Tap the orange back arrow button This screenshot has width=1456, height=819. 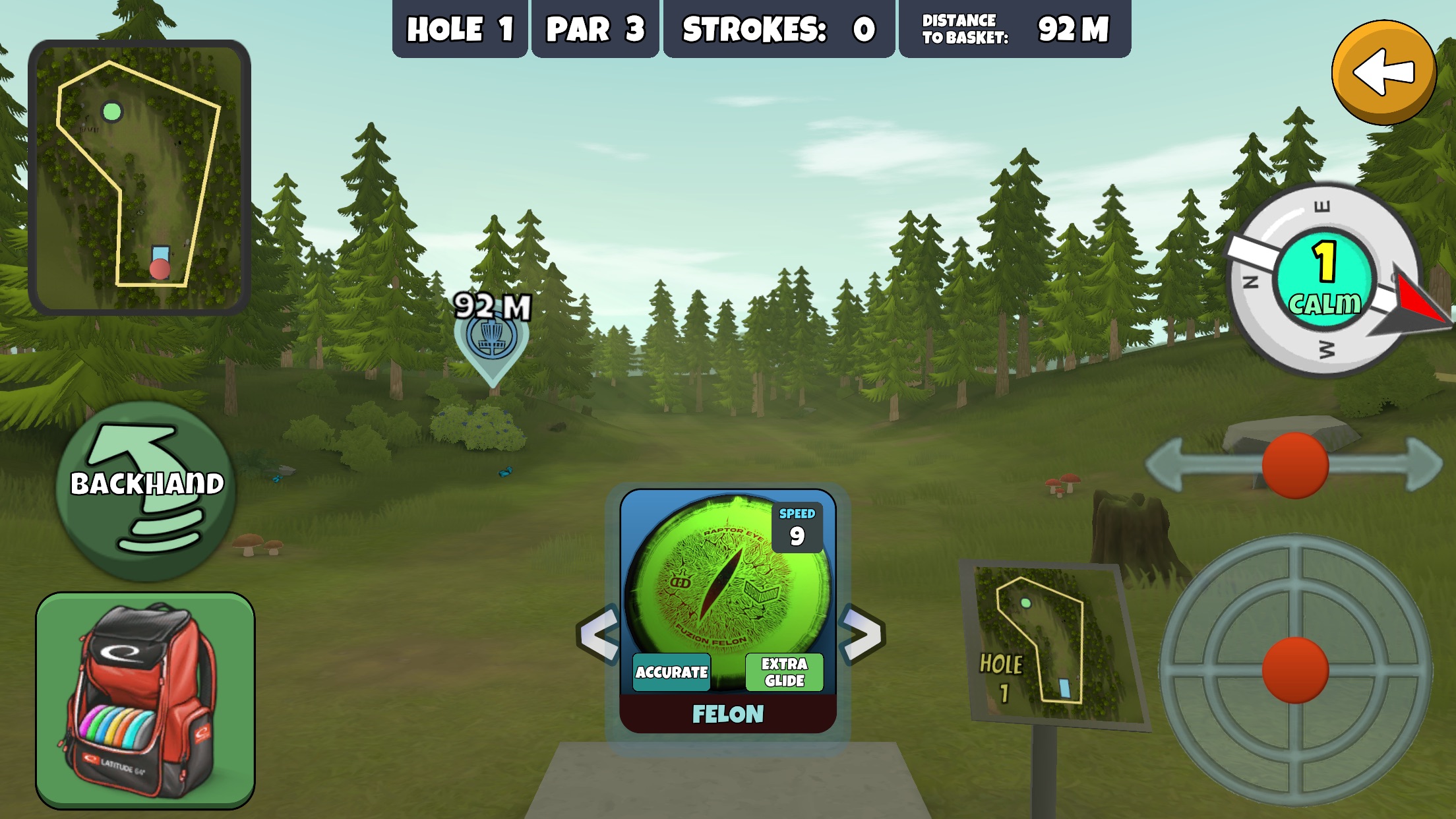click(x=1383, y=73)
